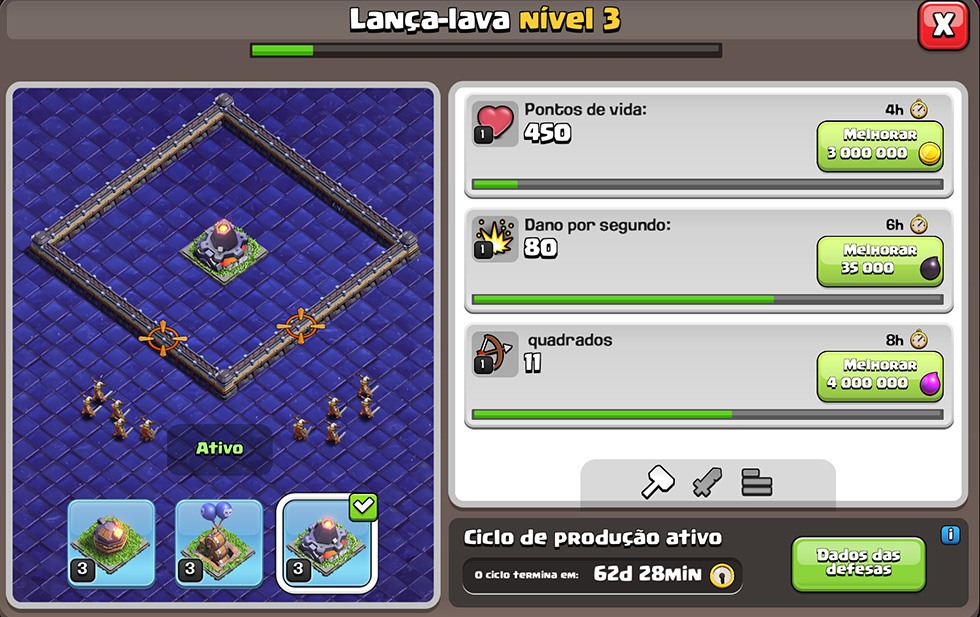
Task: Select the active lava launcher thumbnail
Action: pyautogui.click(x=327, y=542)
